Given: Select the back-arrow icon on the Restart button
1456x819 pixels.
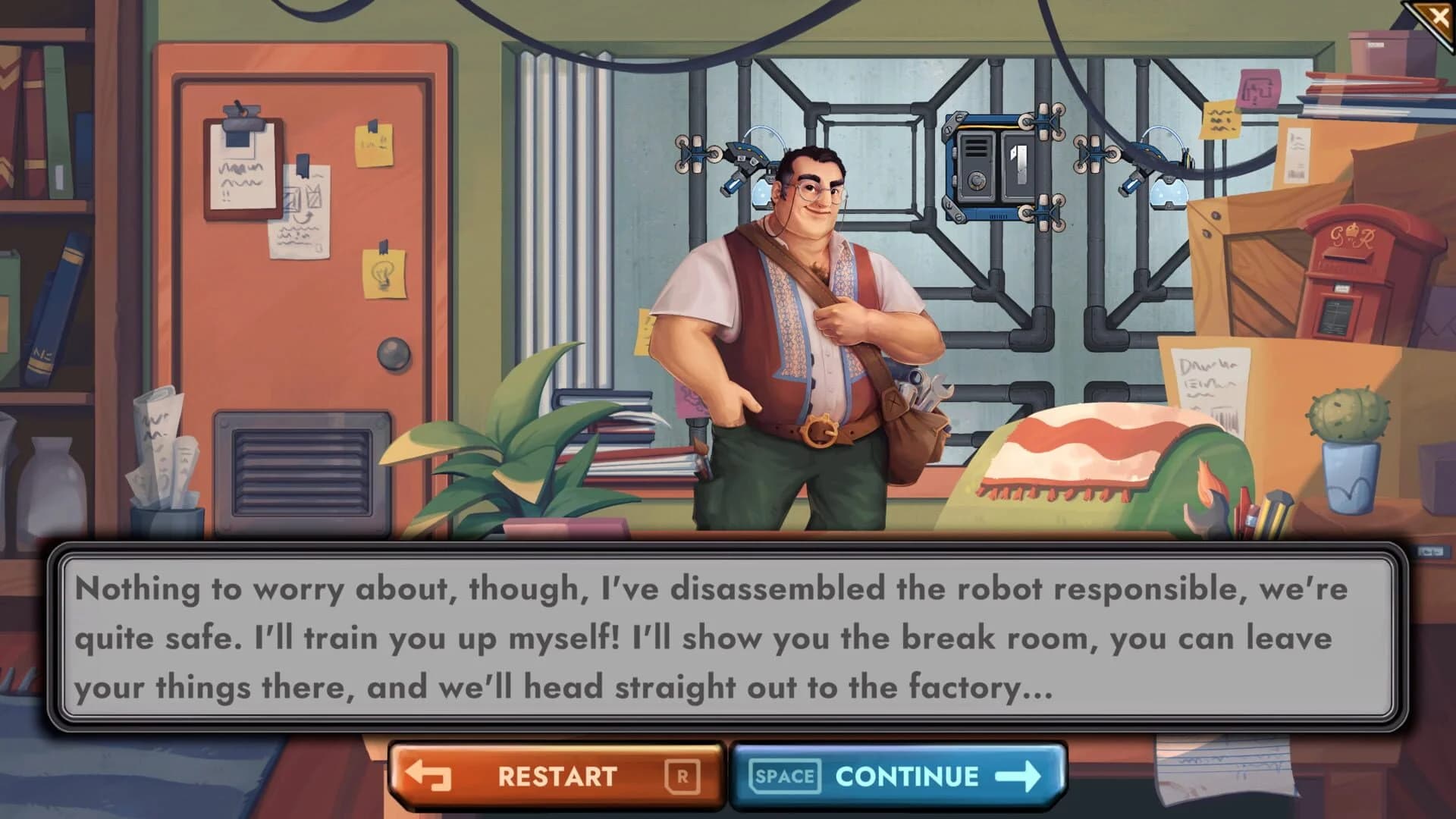Looking at the screenshot, I should click(429, 775).
